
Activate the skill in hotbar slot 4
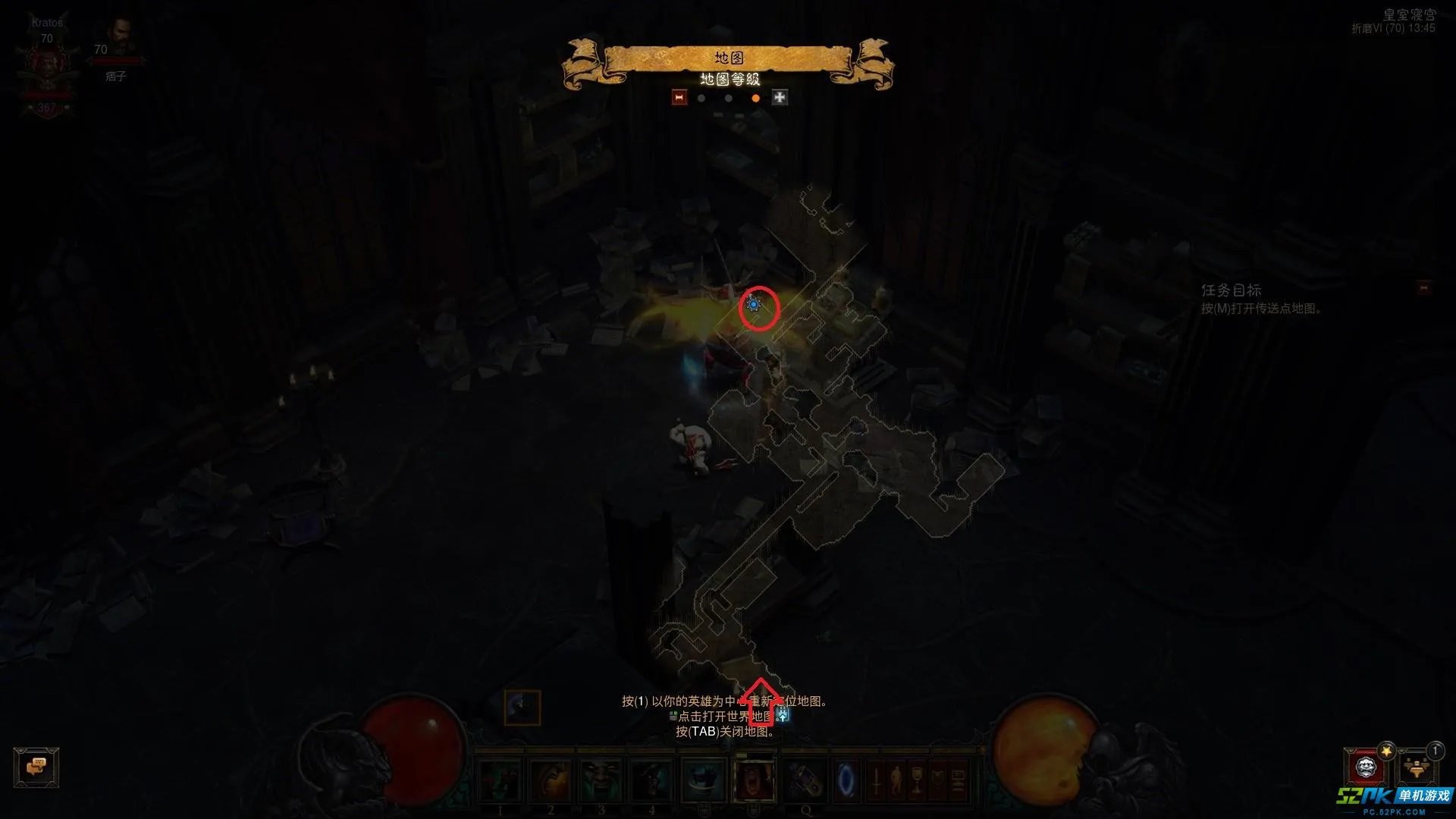[x=652, y=780]
